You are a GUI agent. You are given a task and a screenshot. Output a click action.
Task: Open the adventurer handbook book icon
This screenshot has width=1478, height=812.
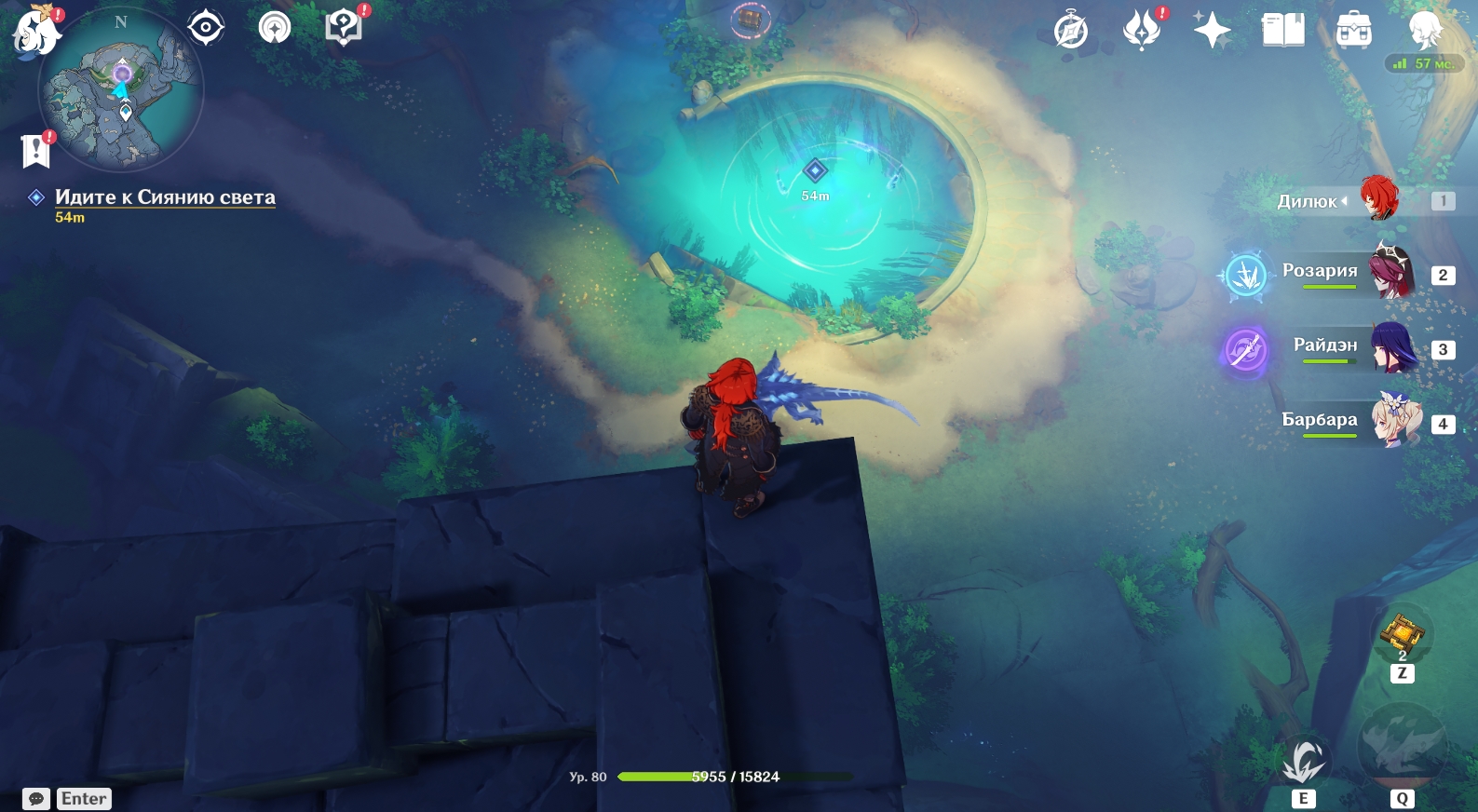click(1282, 31)
